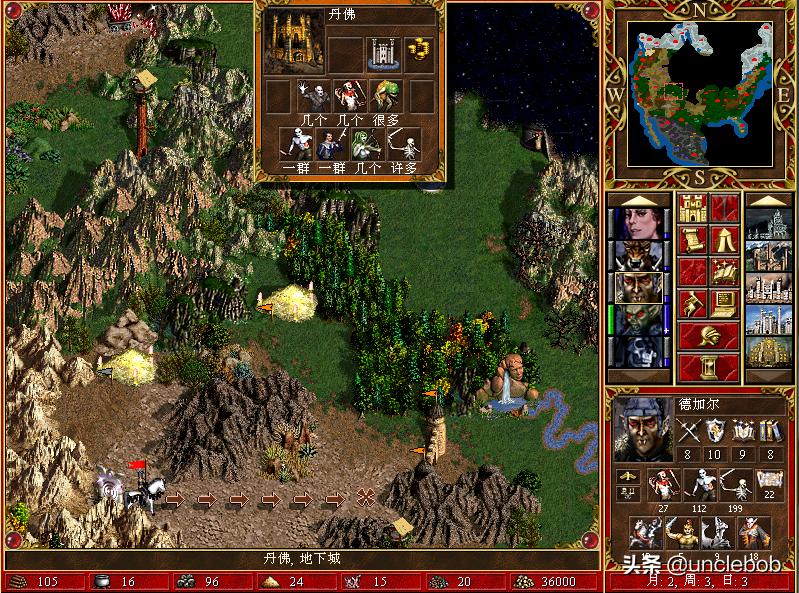799x593 pixels.
Task: Select the green-skinned red-eyed hero portrait
Action: click(634, 319)
